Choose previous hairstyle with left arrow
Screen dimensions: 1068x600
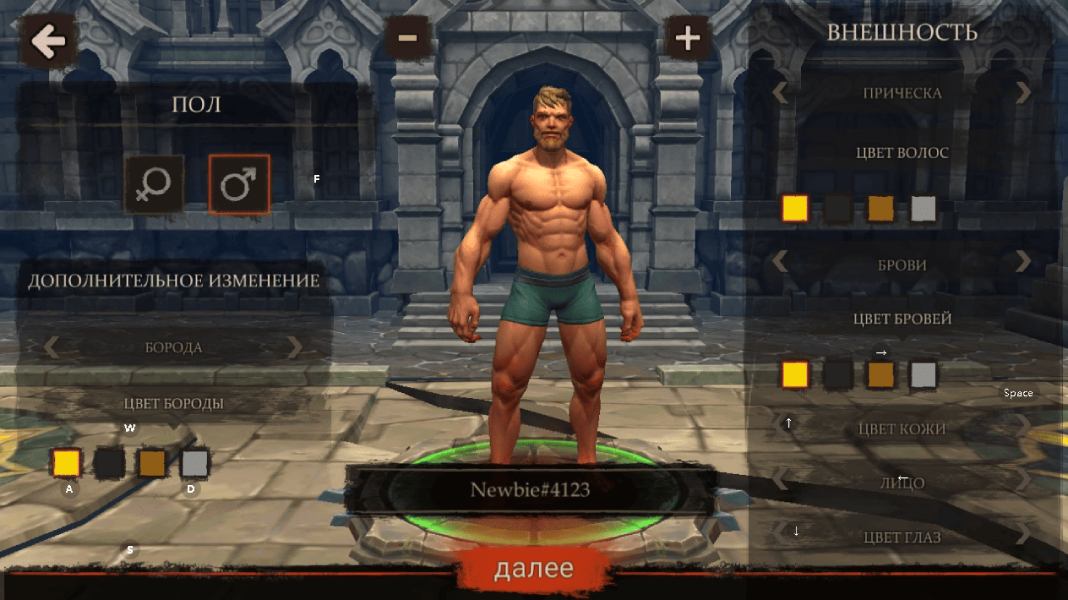[x=780, y=93]
